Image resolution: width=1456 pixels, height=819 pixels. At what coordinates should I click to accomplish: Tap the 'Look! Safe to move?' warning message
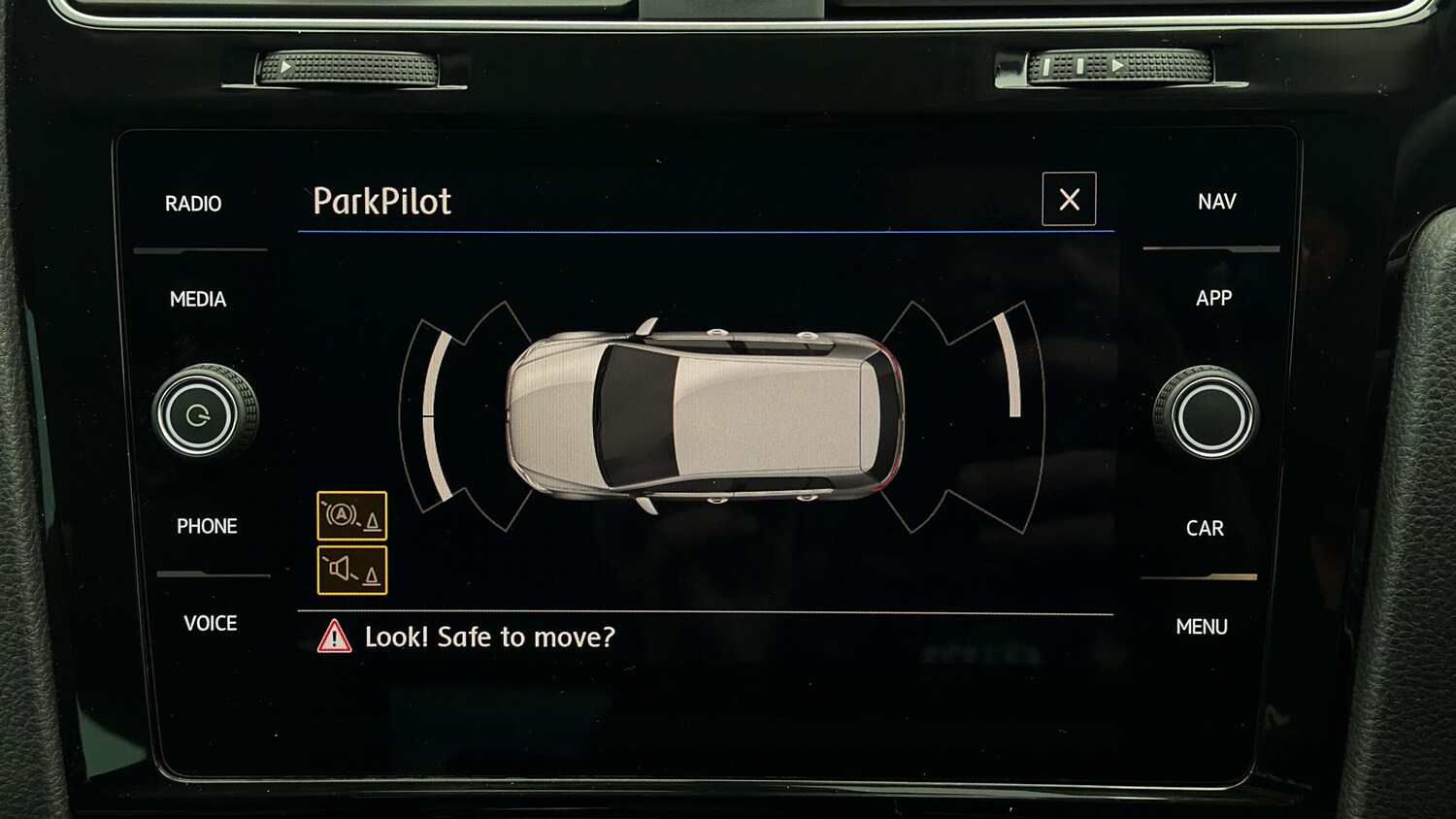coord(490,637)
